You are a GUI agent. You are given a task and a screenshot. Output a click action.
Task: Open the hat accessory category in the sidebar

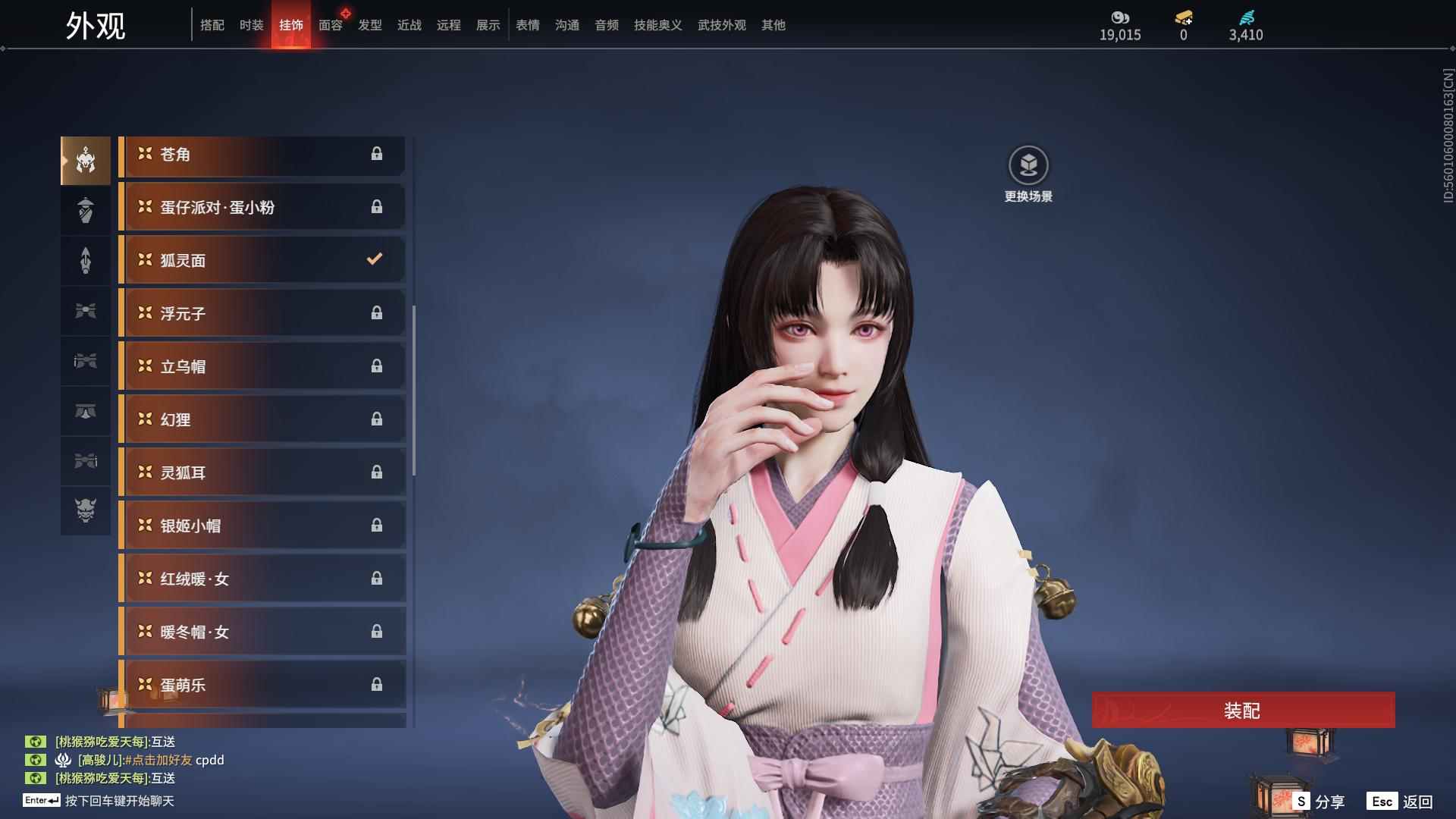click(x=86, y=210)
